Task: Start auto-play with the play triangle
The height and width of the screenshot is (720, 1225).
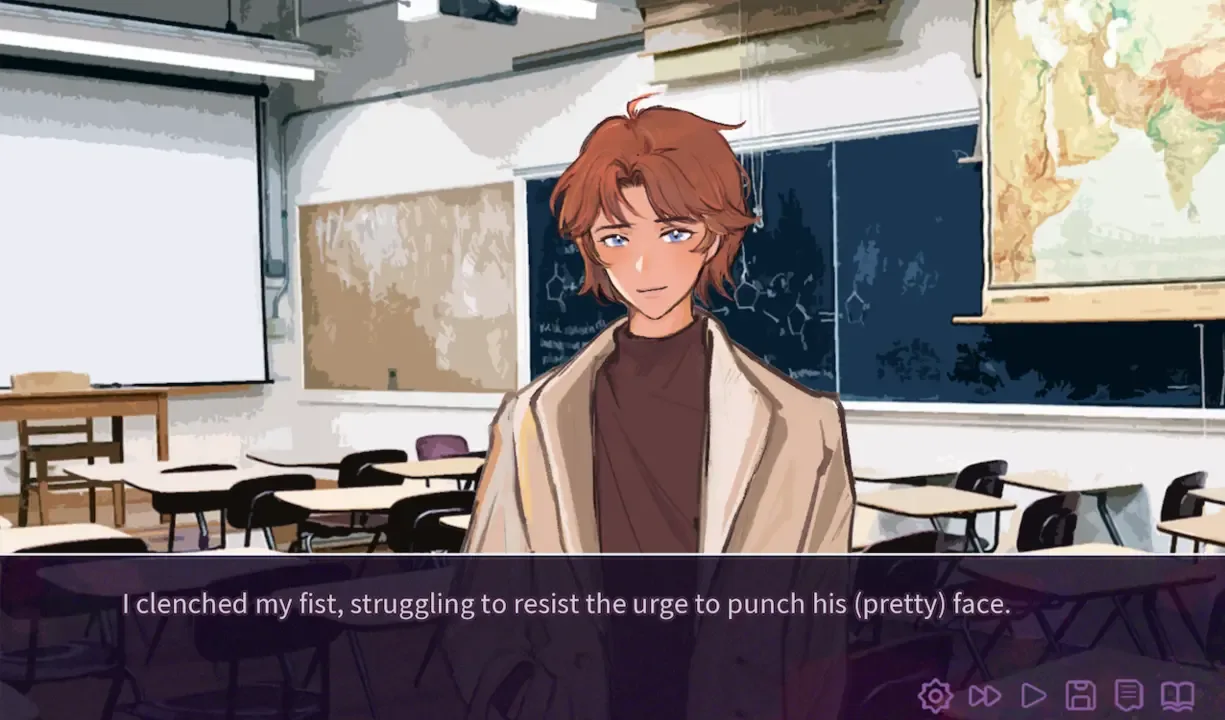Action: click(1033, 695)
